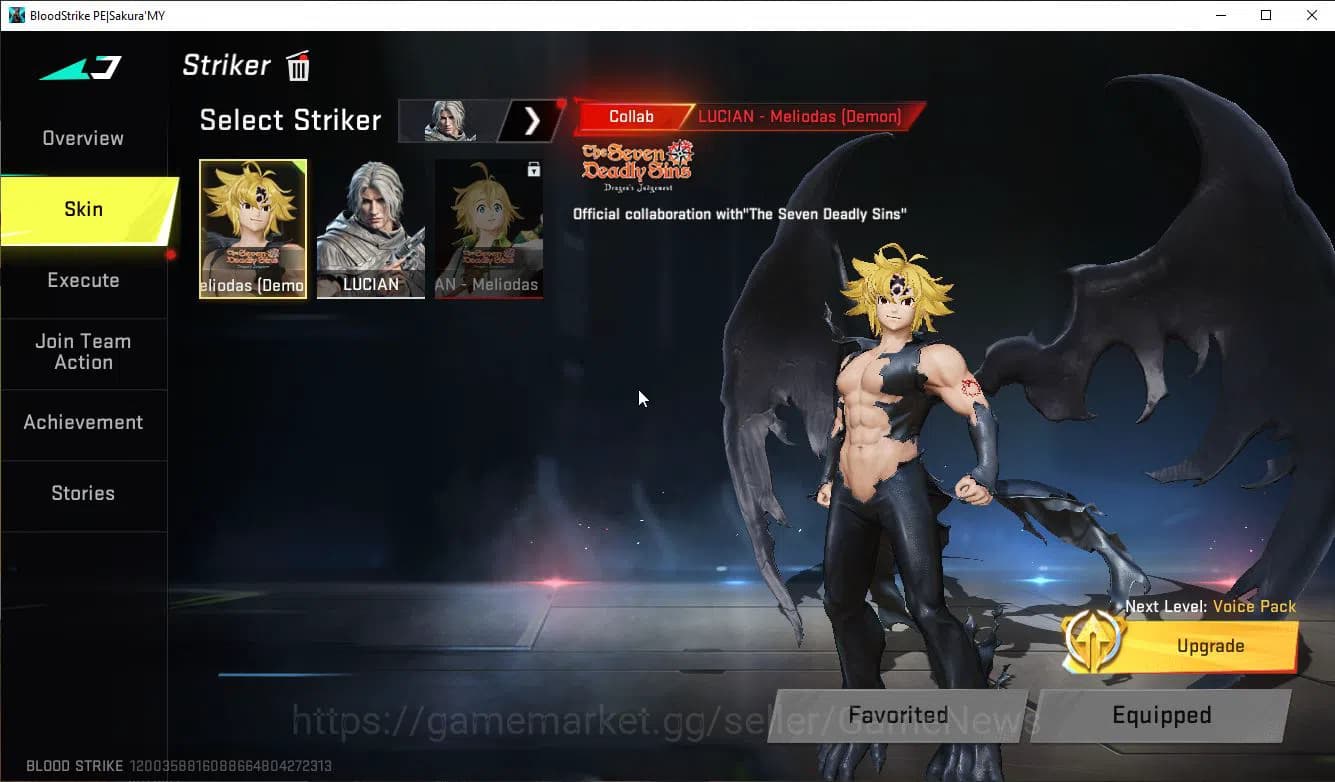Open the Execute tab in the sidebar
This screenshot has width=1335, height=782.
point(83,280)
